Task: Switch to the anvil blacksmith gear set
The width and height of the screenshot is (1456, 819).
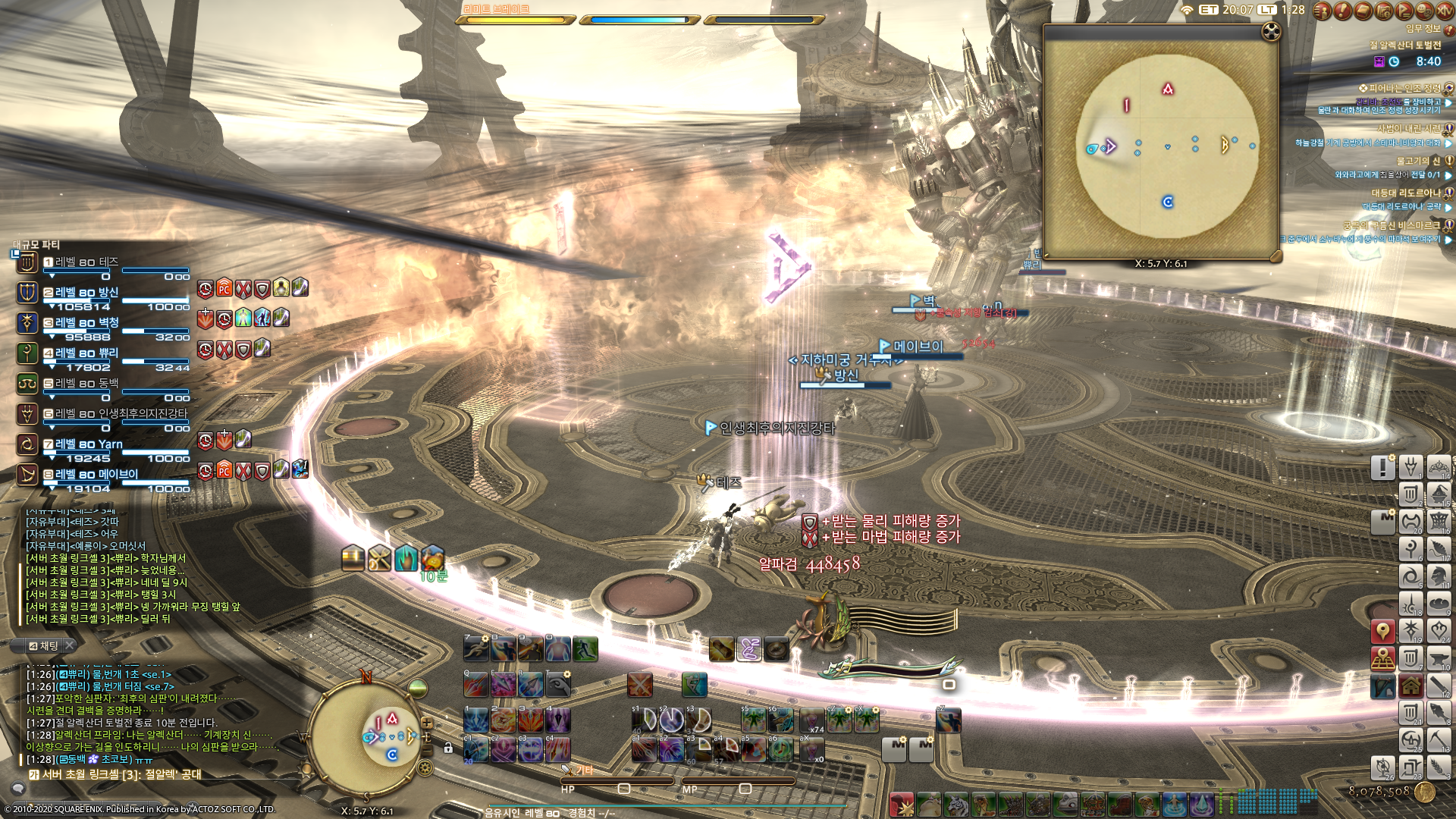Action: pos(1439,658)
